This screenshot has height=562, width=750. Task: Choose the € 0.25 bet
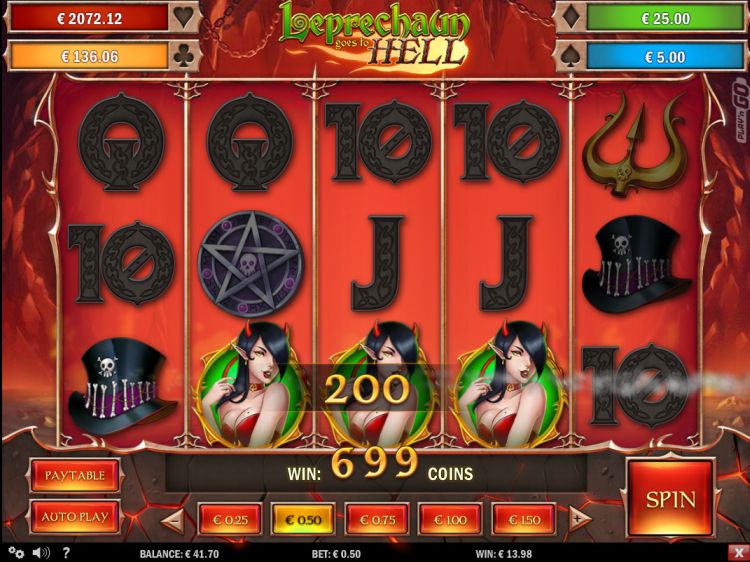tap(230, 519)
